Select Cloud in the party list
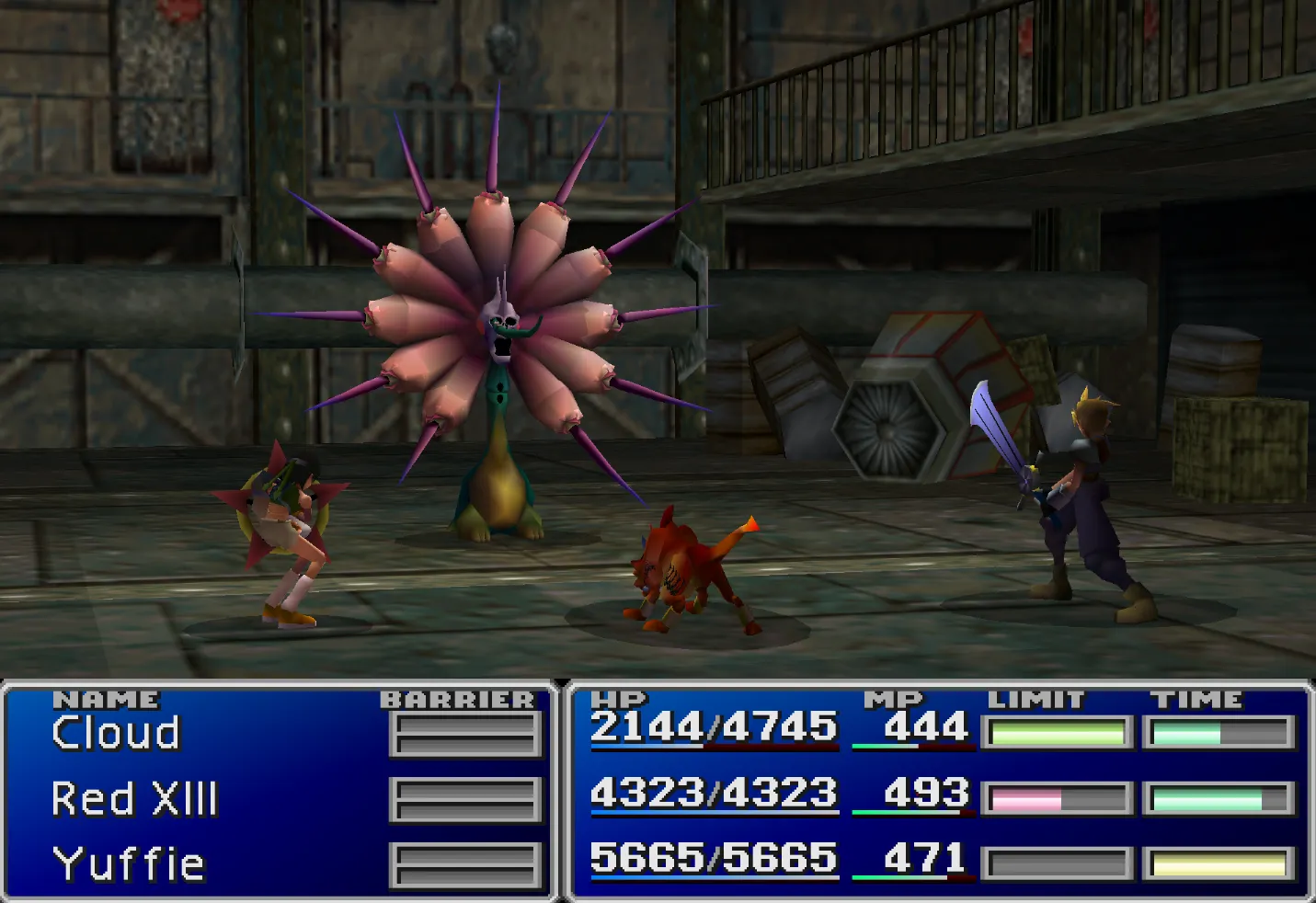The image size is (1316, 903). (116, 734)
